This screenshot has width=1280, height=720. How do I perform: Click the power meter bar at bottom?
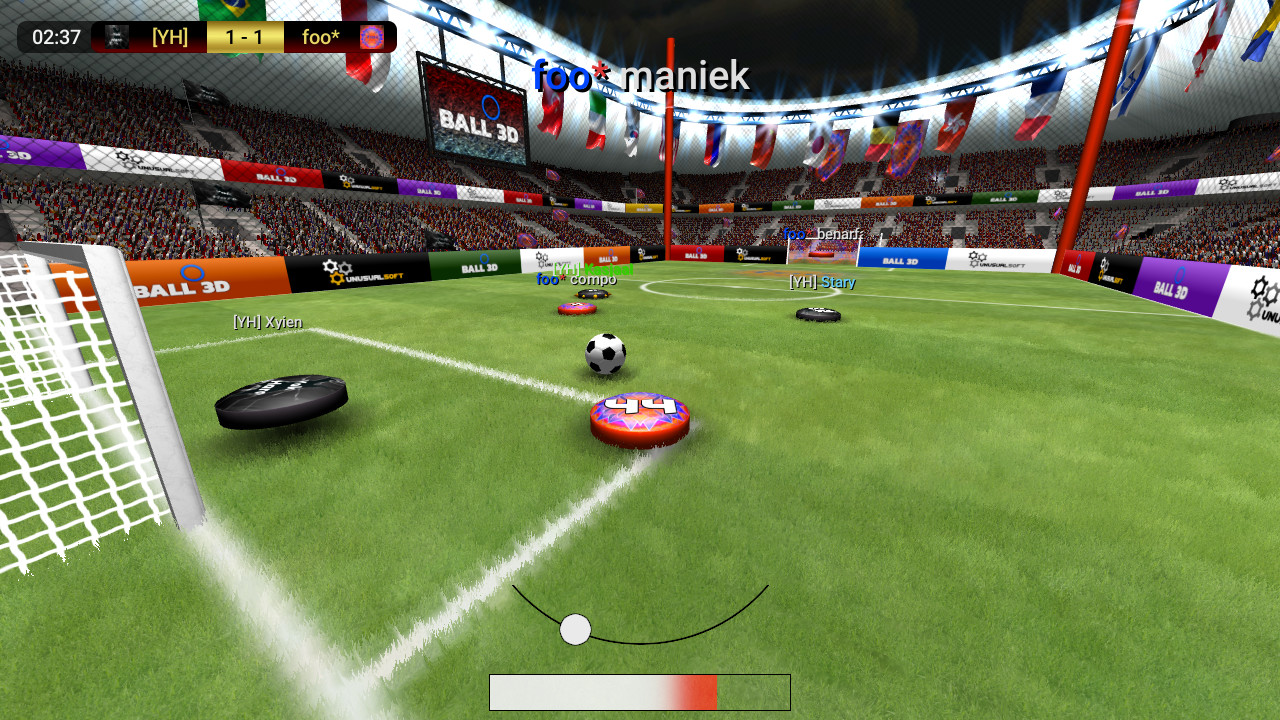(x=639, y=692)
